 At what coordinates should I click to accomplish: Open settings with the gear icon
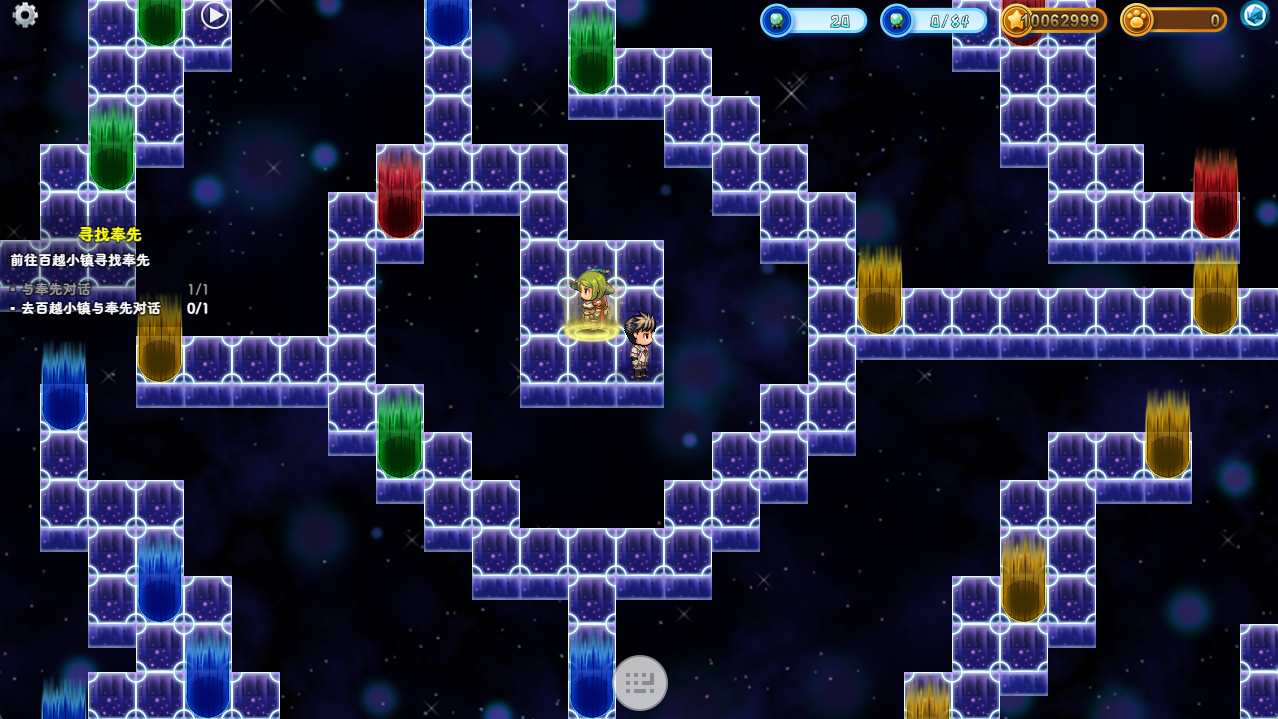click(25, 15)
